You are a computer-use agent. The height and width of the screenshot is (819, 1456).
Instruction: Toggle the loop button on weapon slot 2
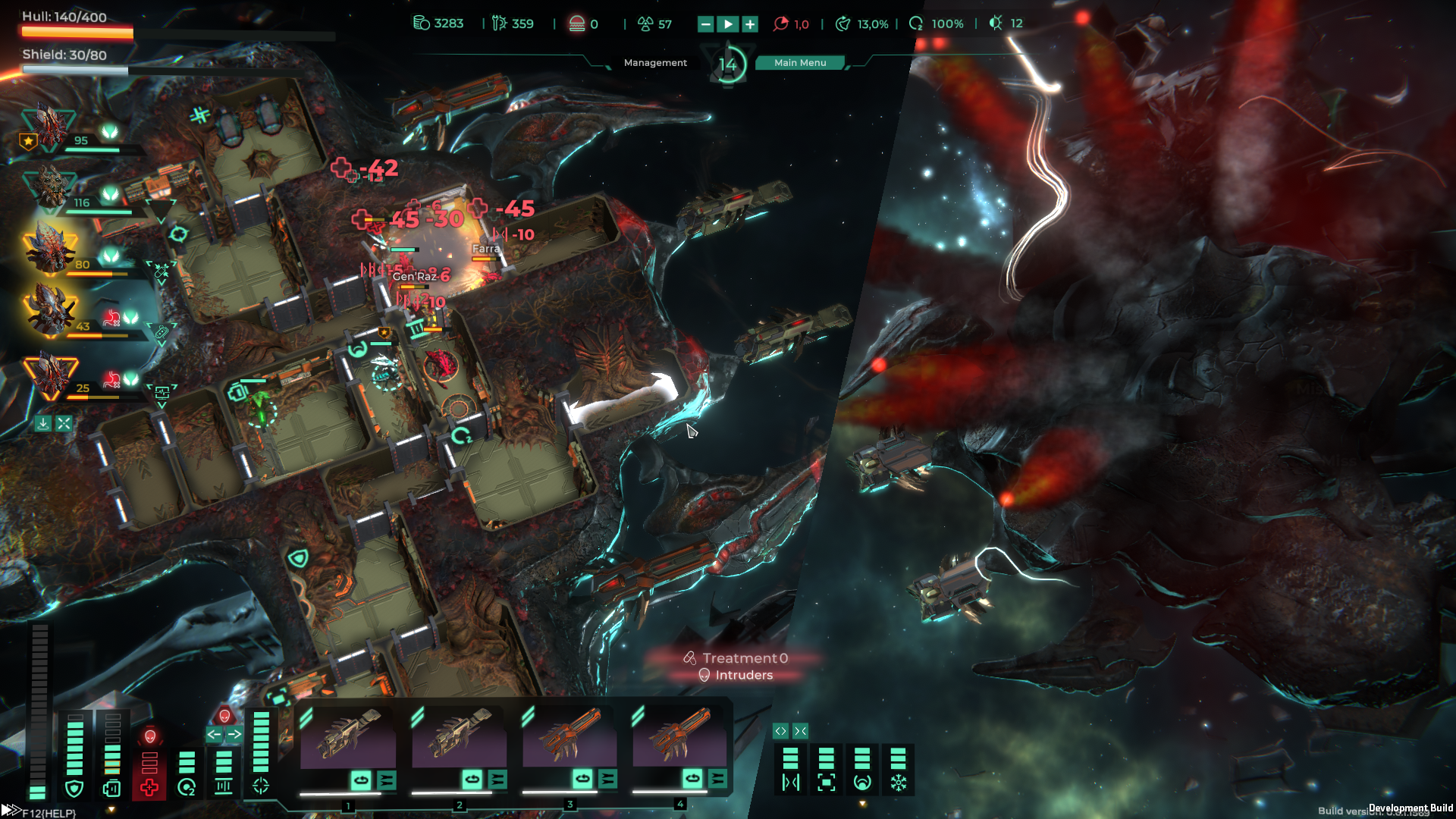(x=472, y=779)
